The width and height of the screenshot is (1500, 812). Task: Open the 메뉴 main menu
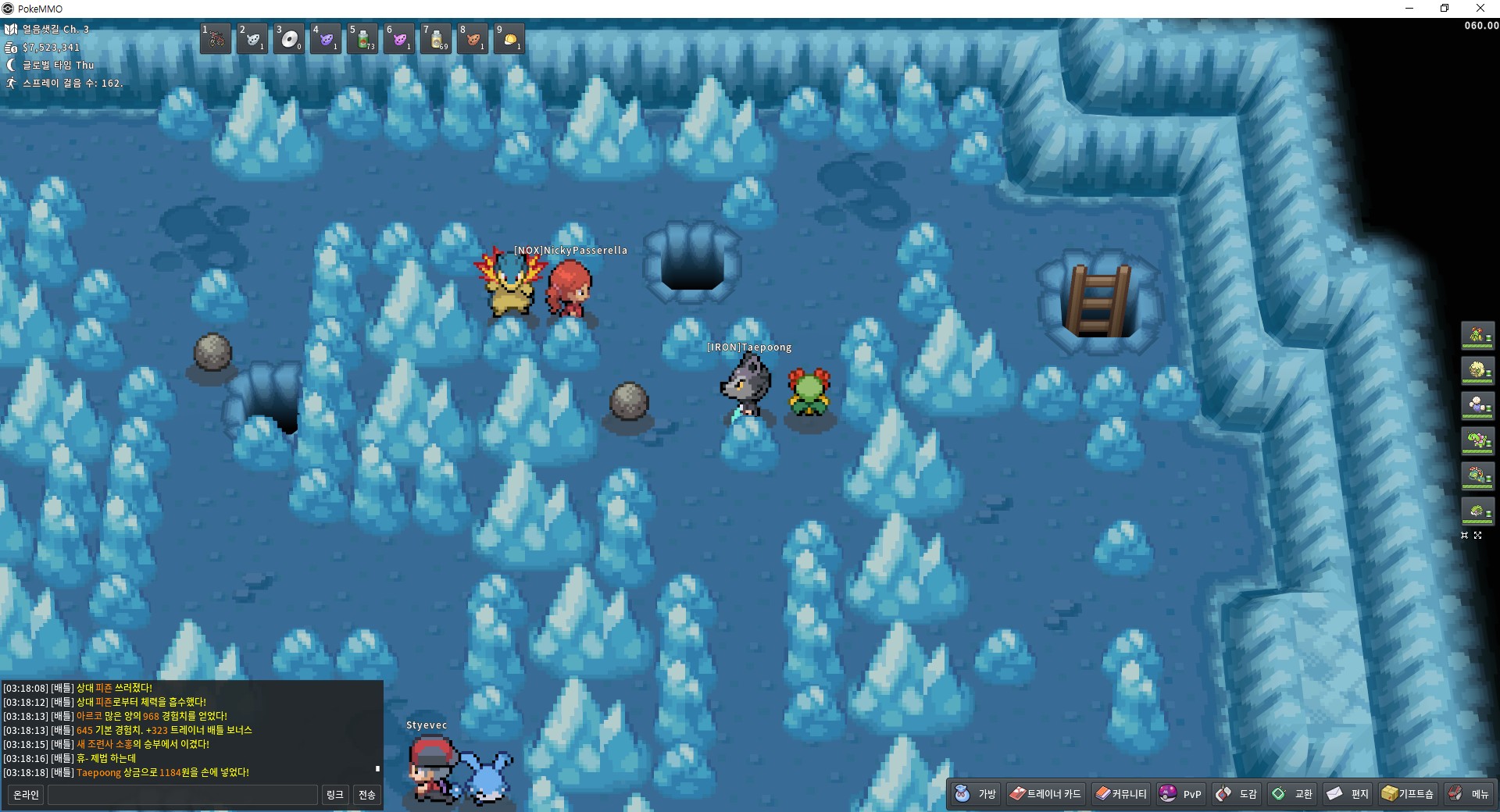pyautogui.click(x=1469, y=794)
